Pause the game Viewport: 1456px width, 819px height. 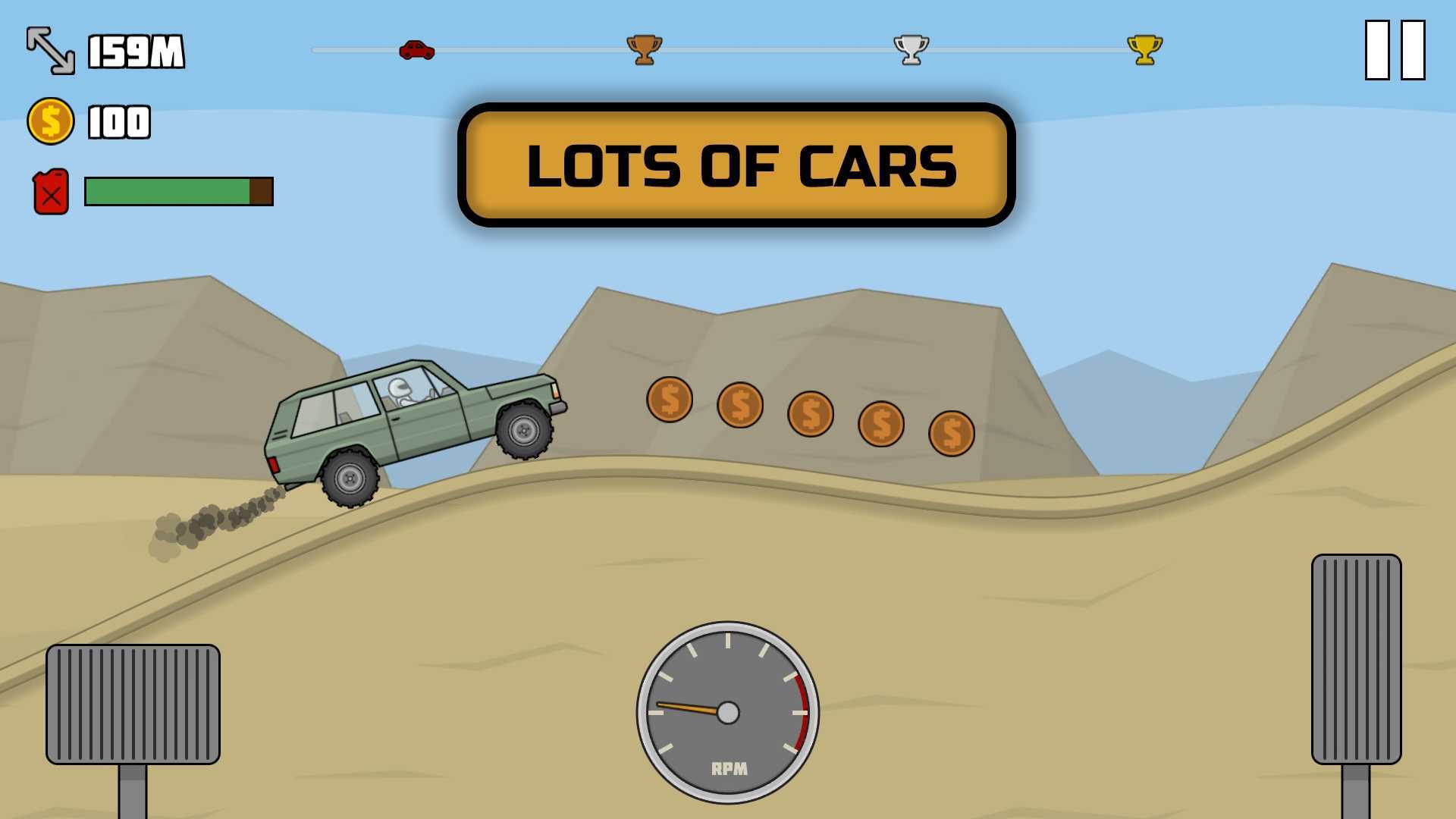[x=1395, y=50]
